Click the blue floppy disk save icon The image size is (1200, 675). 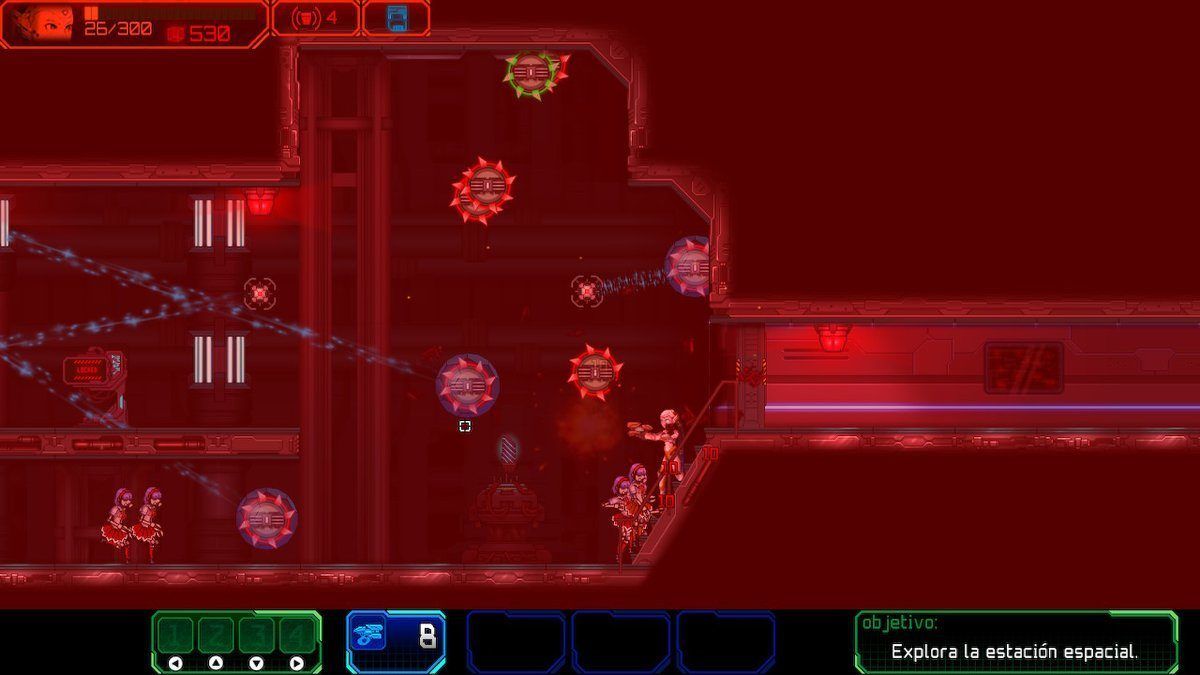pos(397,17)
